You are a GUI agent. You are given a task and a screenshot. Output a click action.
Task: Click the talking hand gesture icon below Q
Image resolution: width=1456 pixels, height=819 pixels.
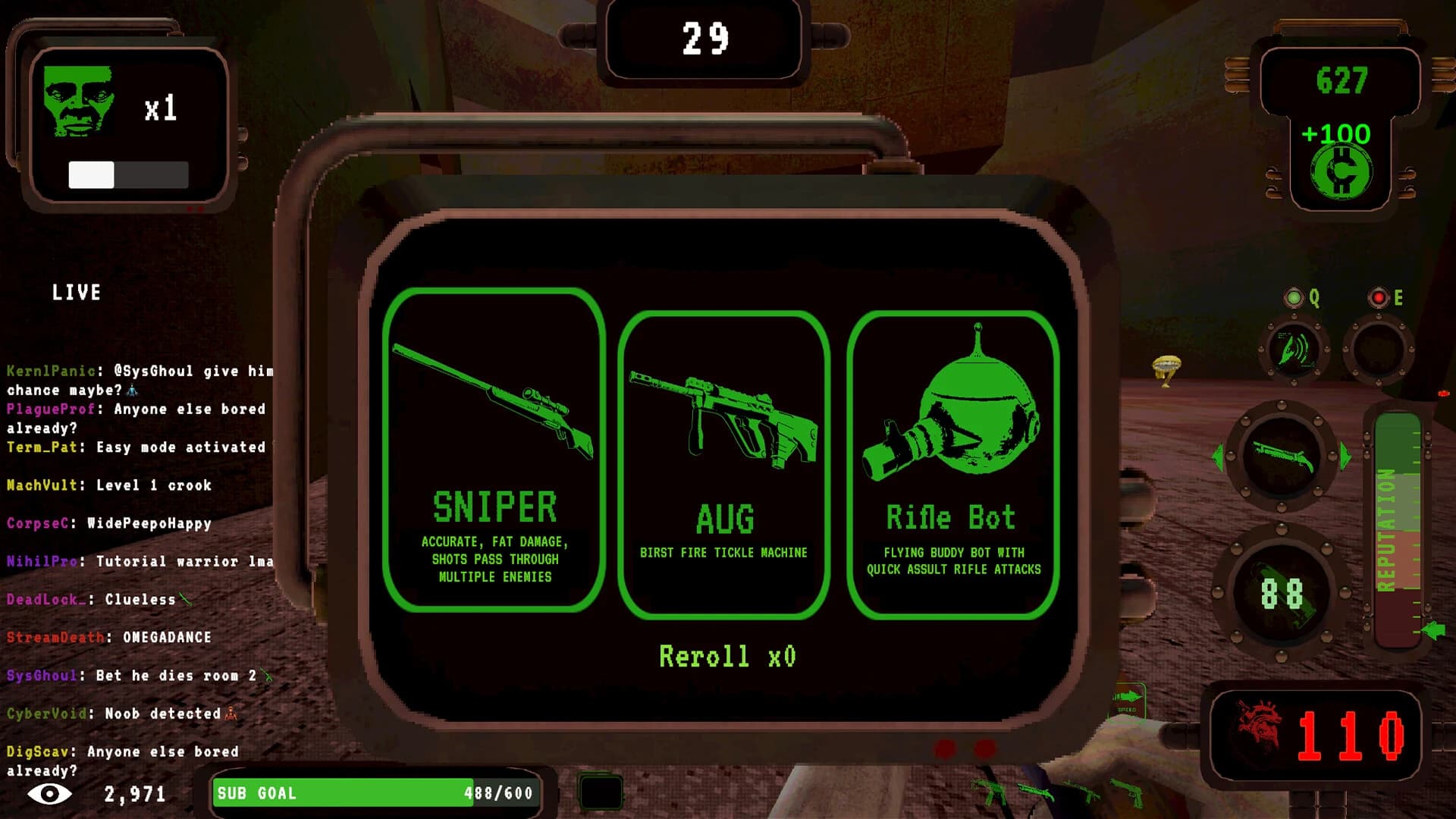1294,350
